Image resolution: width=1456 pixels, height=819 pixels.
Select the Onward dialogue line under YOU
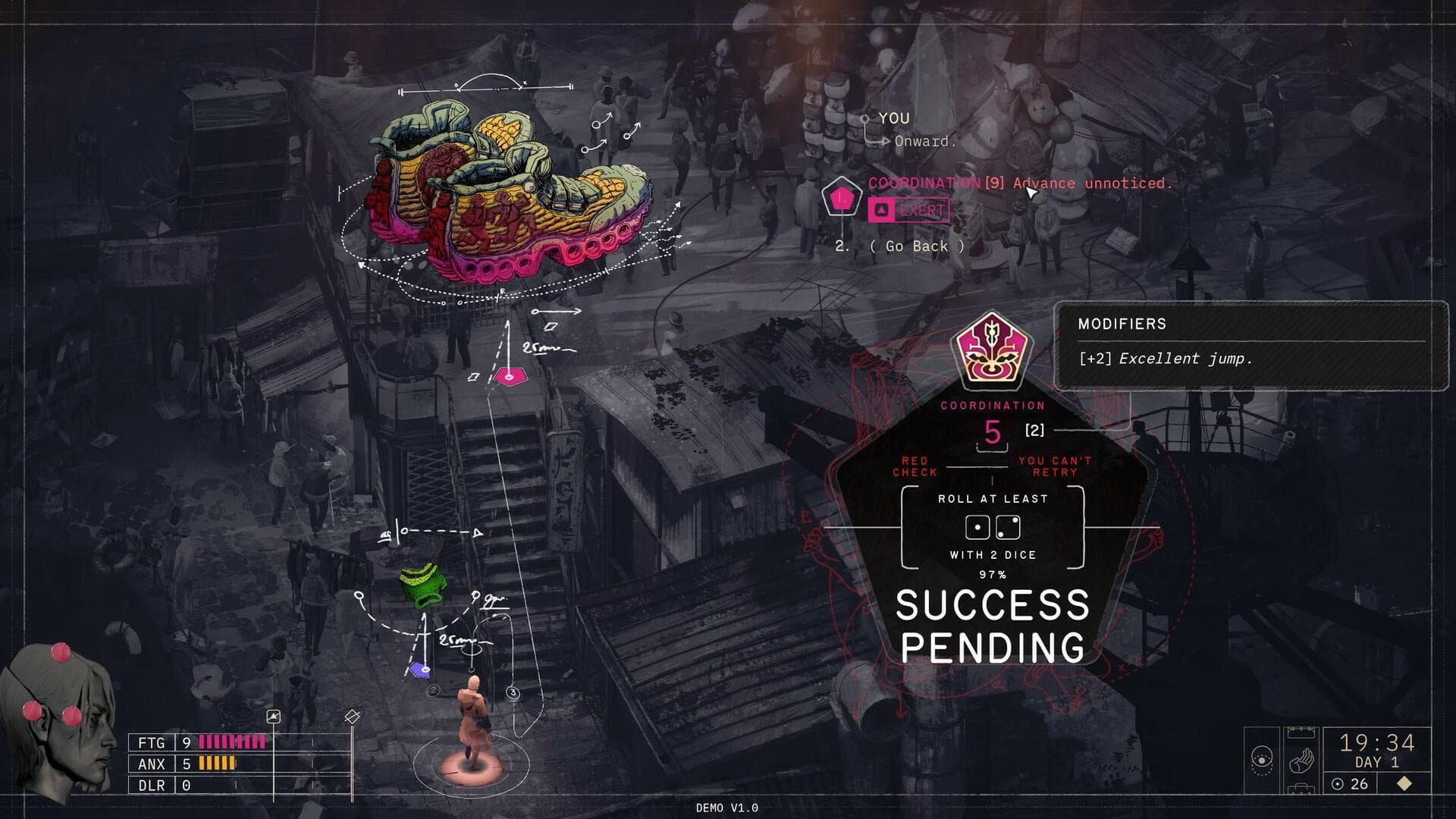click(x=924, y=142)
